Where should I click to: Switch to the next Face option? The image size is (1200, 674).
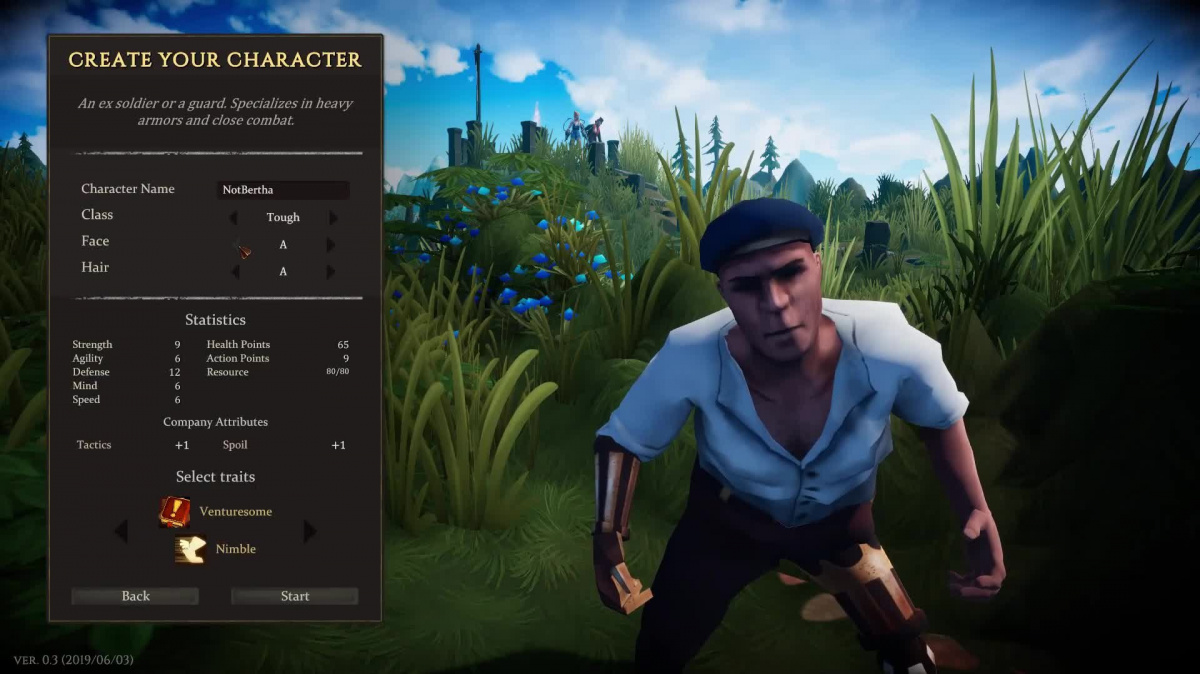click(x=331, y=244)
